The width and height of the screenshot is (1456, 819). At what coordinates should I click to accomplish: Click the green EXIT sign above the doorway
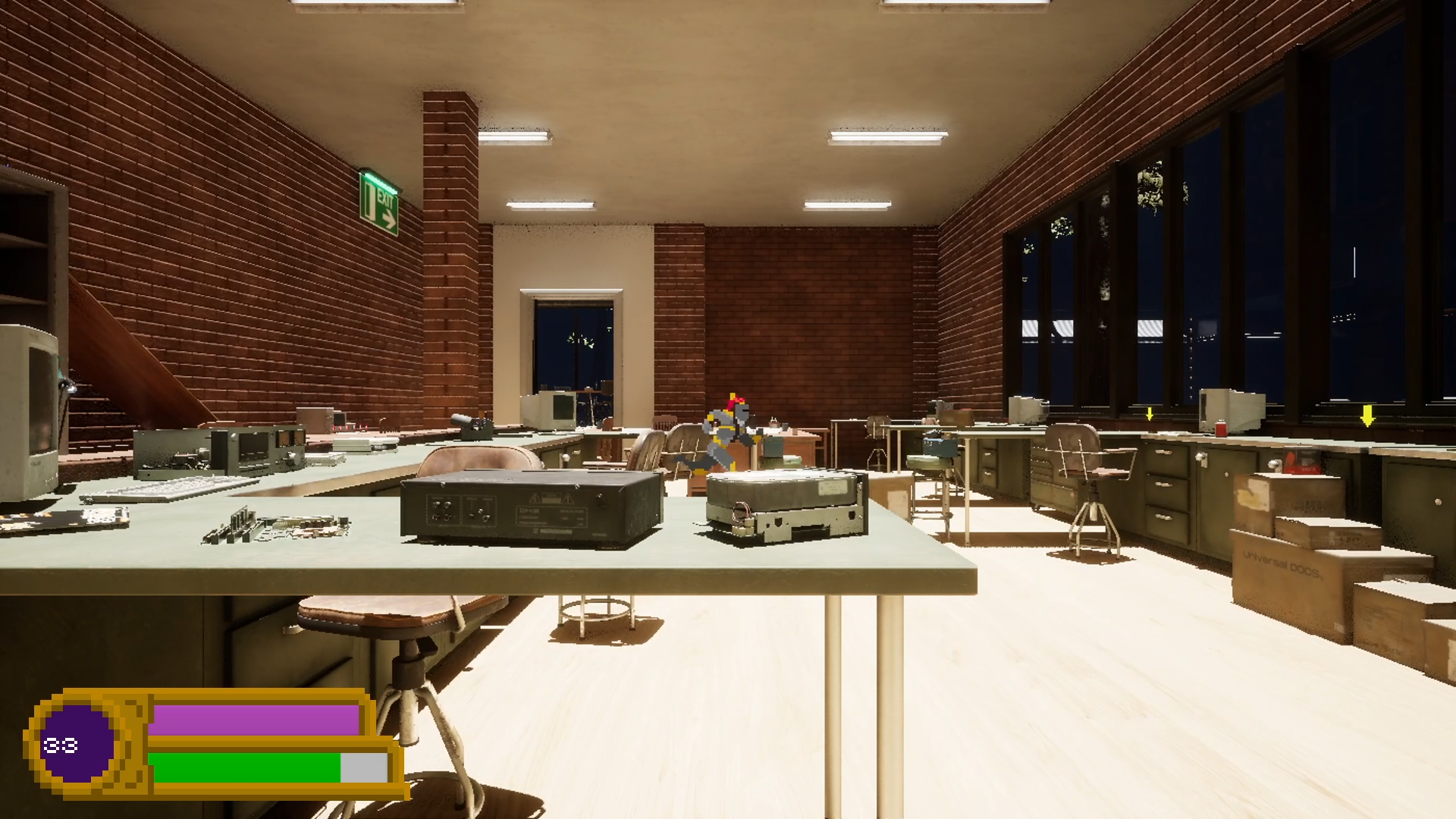point(379,202)
